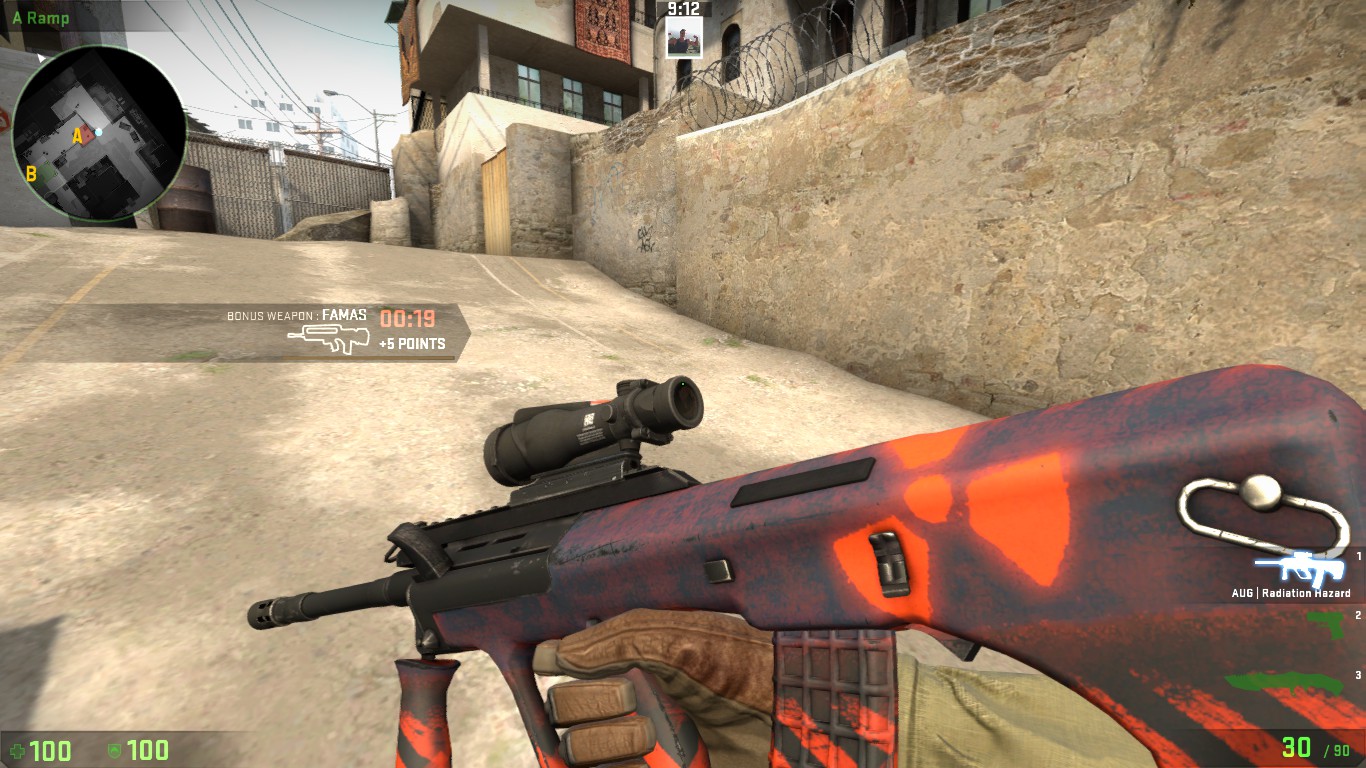Viewport: 1366px width, 768px height.
Task: Click the armor shield icon
Action: click(x=117, y=751)
